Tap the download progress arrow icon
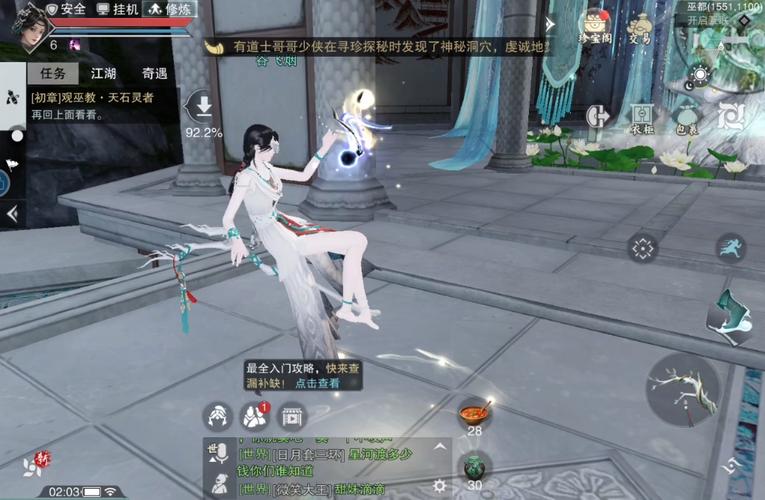The height and width of the screenshot is (500, 765). (204, 106)
